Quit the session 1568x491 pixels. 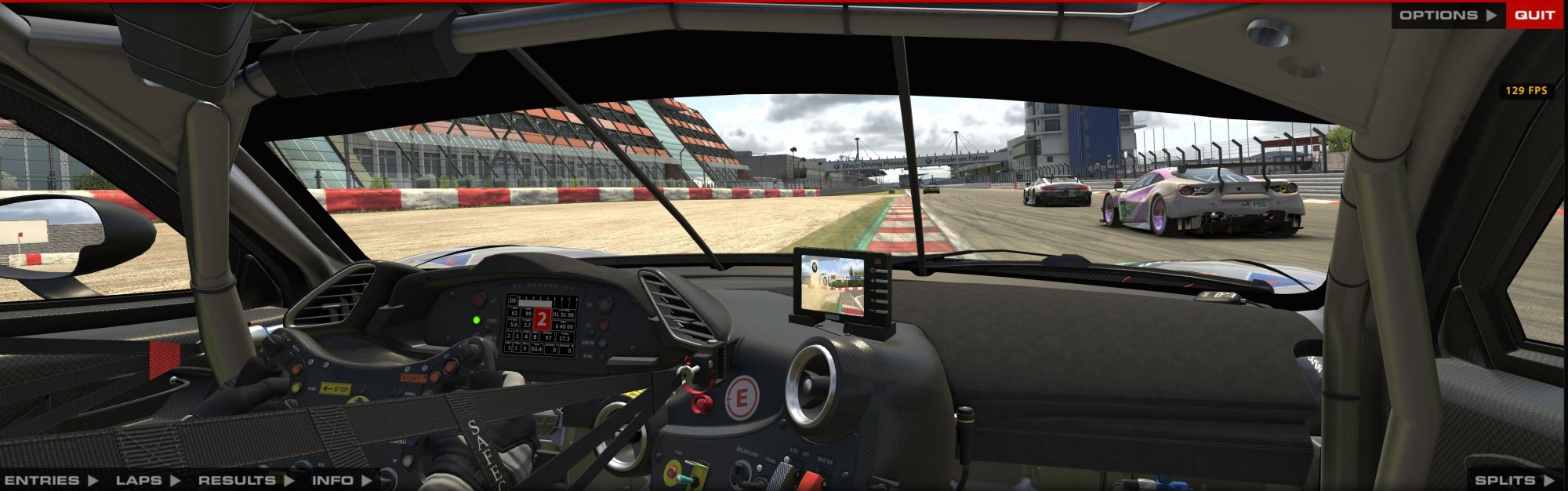pos(1534,15)
